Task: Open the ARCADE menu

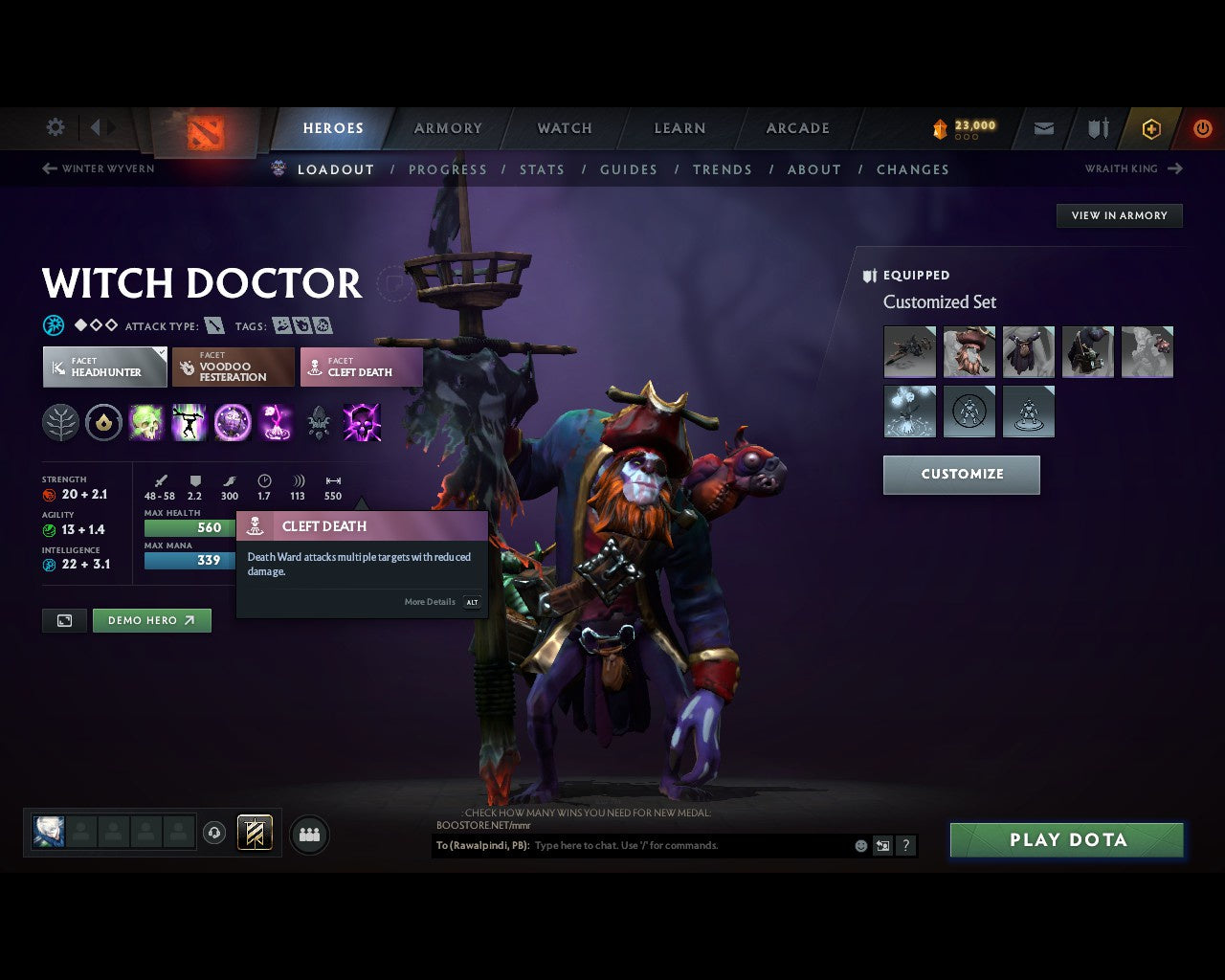Action: [x=796, y=128]
